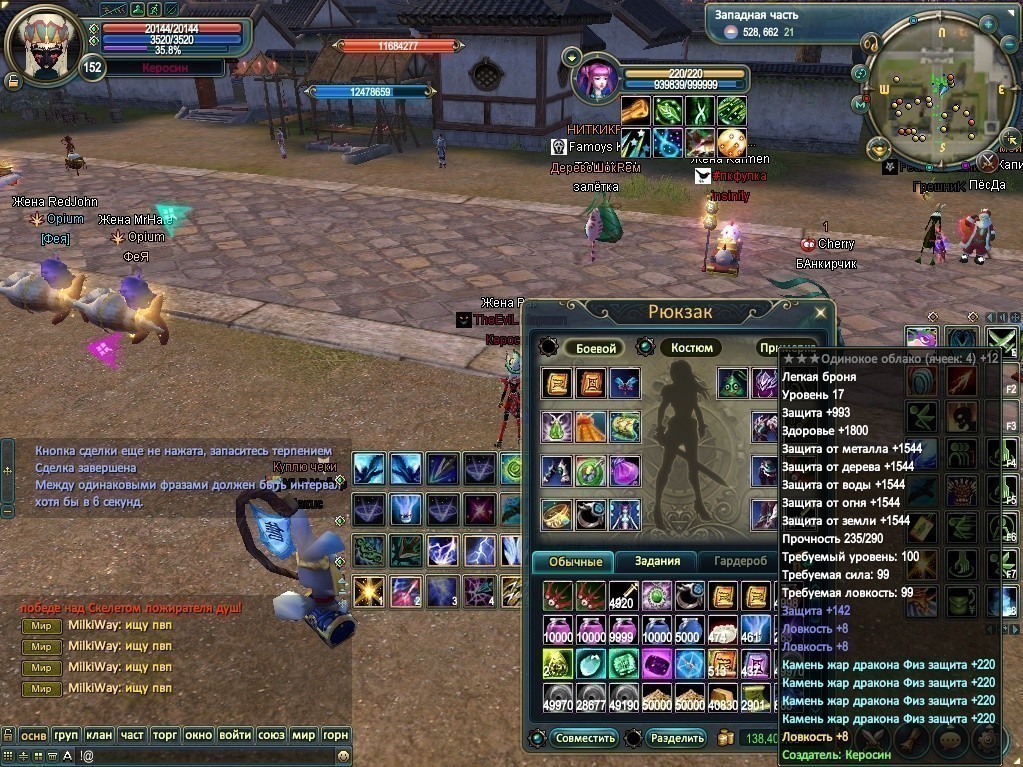The height and width of the screenshot is (767, 1023).
Task: Choose the Костюм equipment view
Action: click(691, 348)
